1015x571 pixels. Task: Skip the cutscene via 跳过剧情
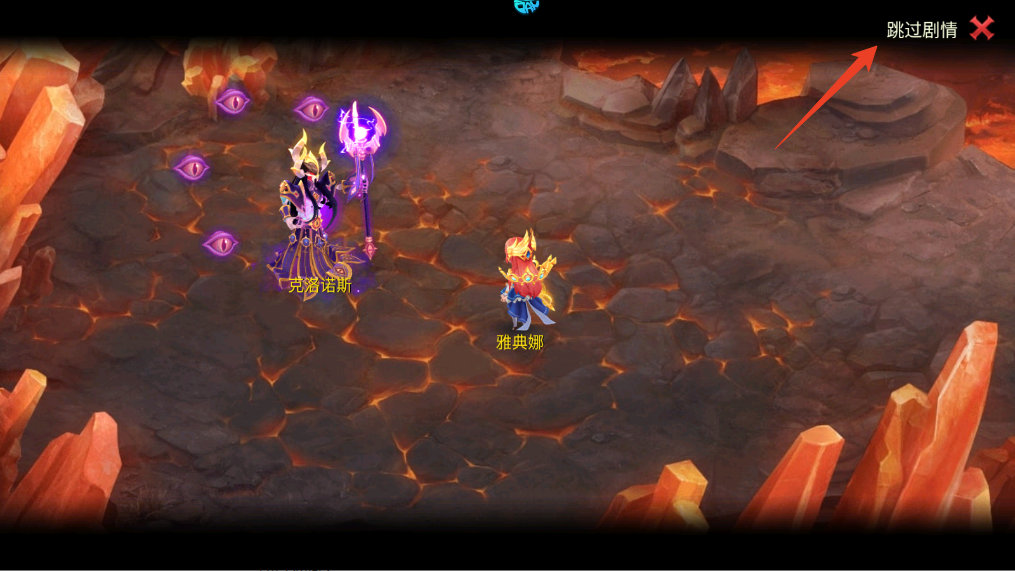click(x=921, y=30)
